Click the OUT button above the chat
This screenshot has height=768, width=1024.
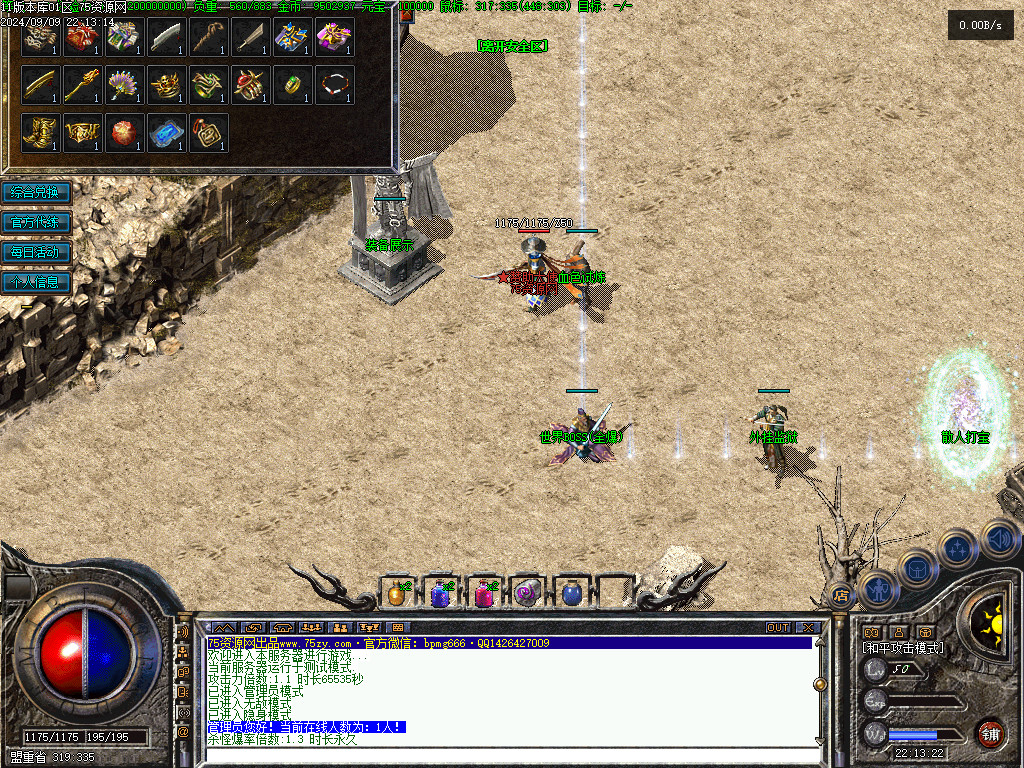pos(778,627)
